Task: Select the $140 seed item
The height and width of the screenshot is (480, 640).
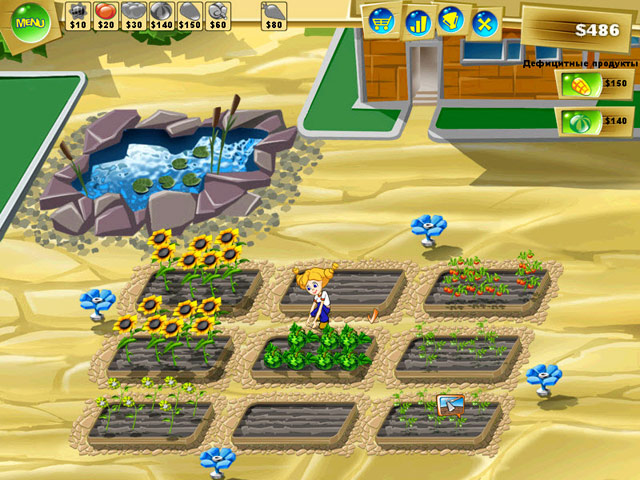Action: [161, 14]
